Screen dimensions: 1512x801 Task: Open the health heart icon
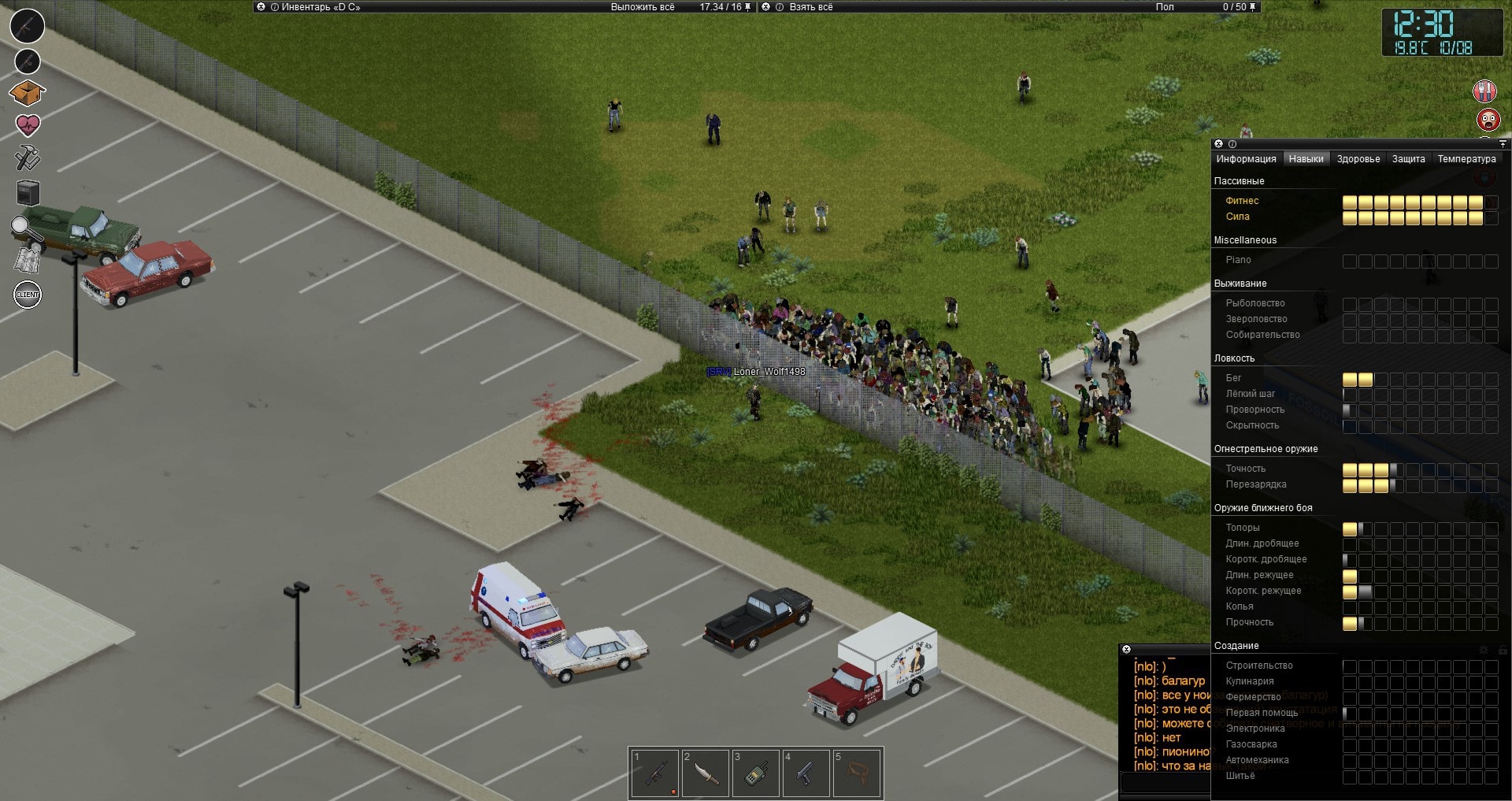click(28, 124)
